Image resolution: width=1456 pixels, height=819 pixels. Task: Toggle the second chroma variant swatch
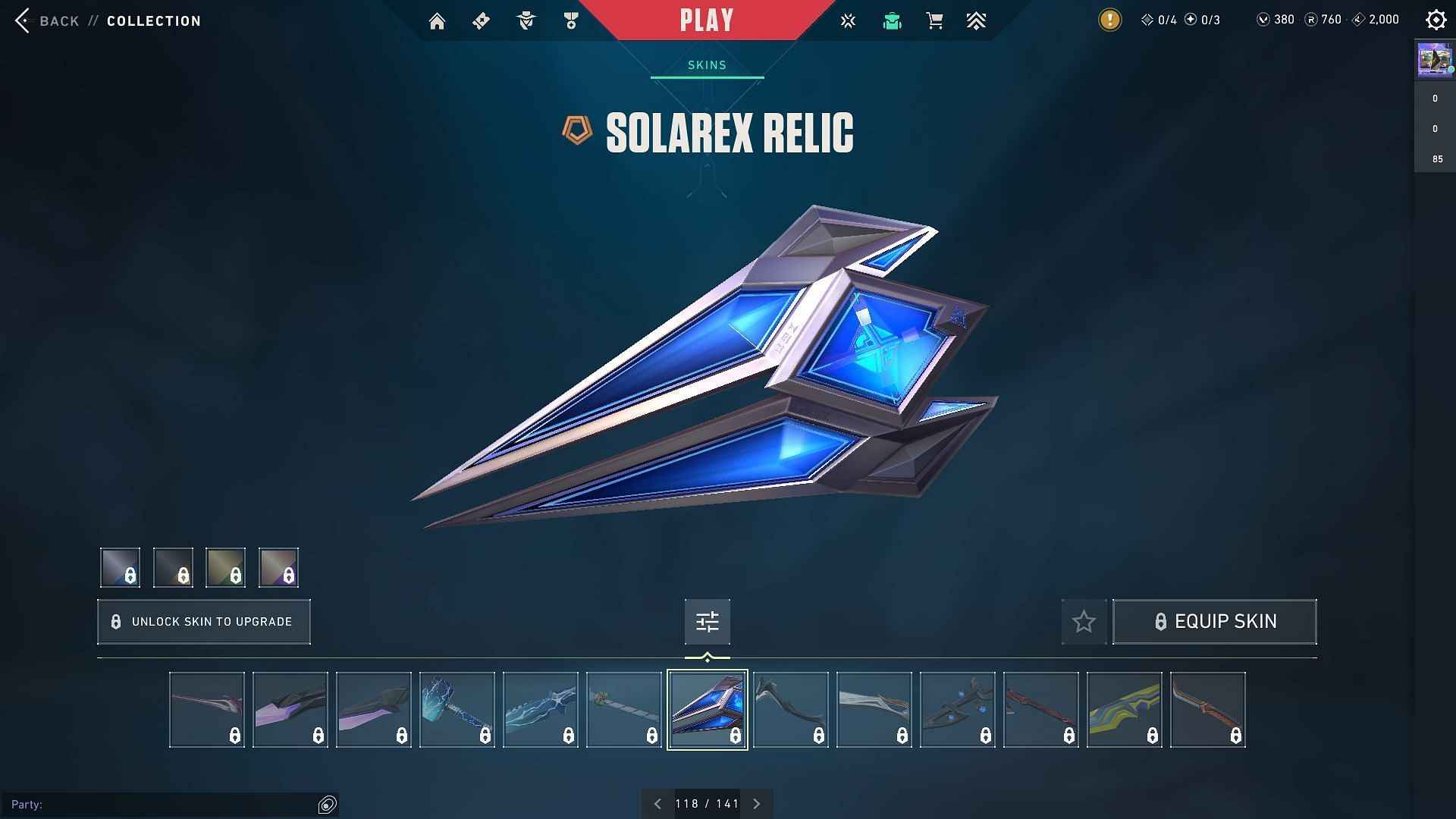coord(173,567)
